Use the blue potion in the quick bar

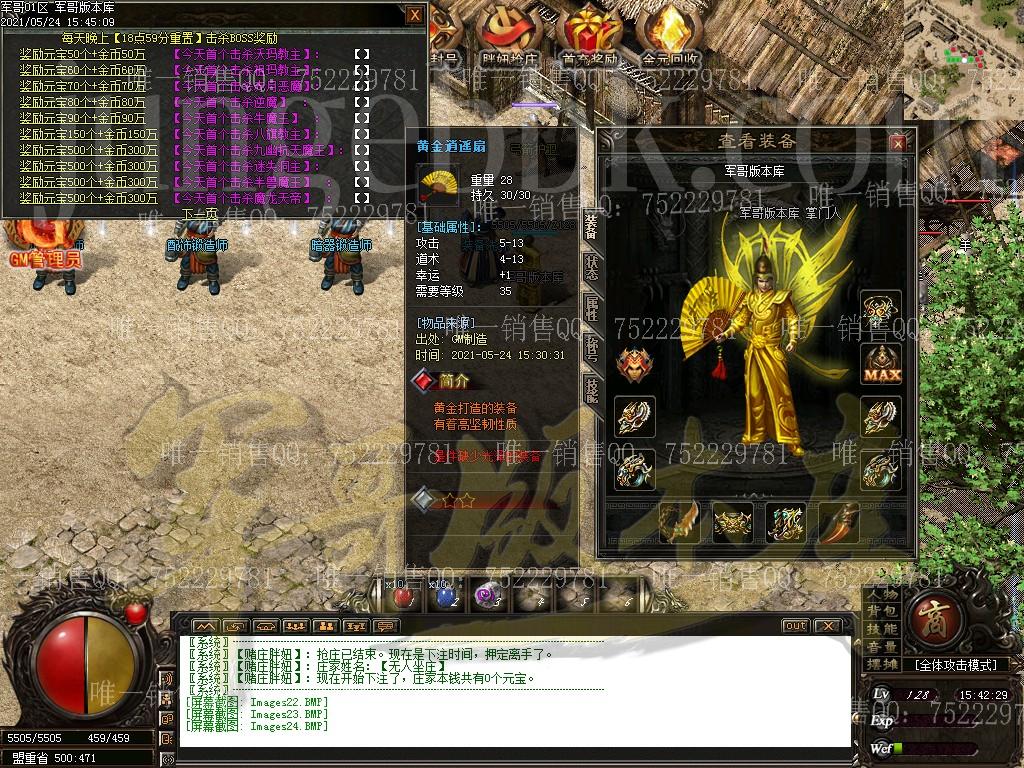coord(445,596)
